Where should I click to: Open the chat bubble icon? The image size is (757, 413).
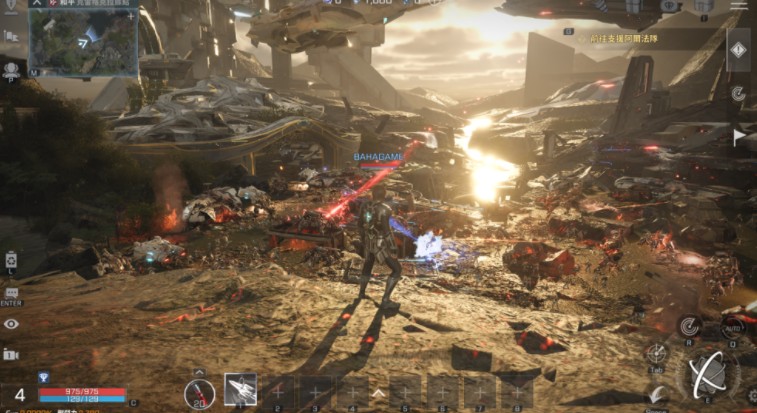[x=11, y=293]
